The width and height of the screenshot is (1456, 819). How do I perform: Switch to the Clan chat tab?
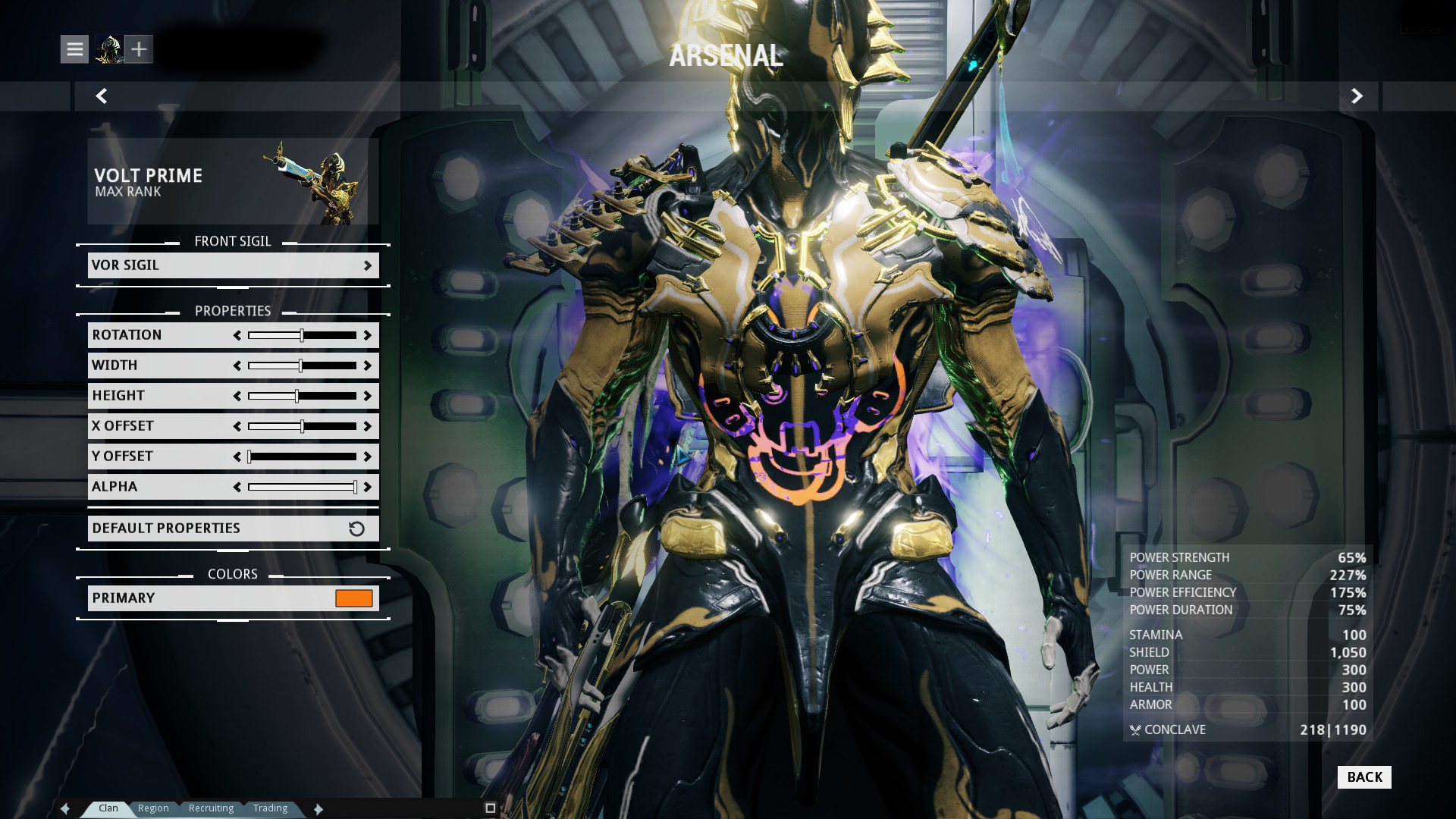108,808
